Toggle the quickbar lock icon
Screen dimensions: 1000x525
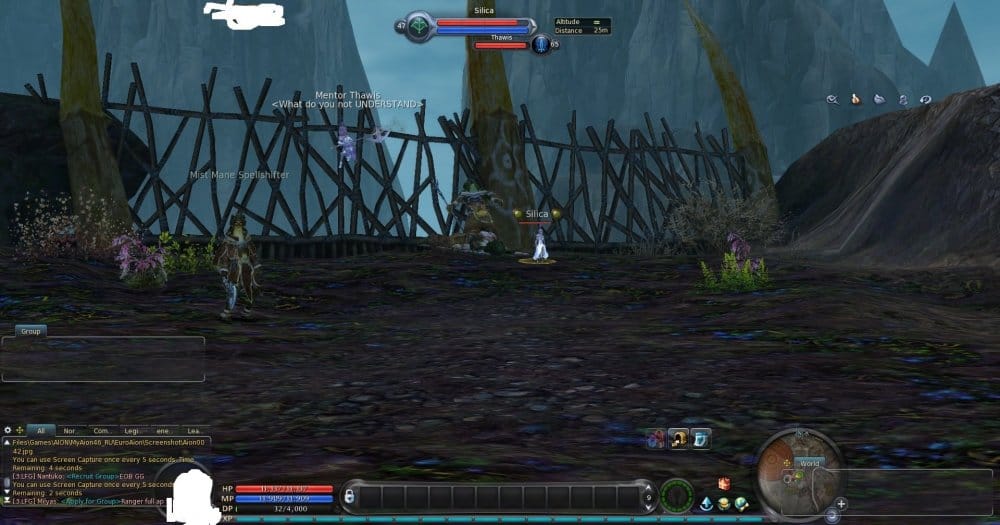[x=349, y=496]
